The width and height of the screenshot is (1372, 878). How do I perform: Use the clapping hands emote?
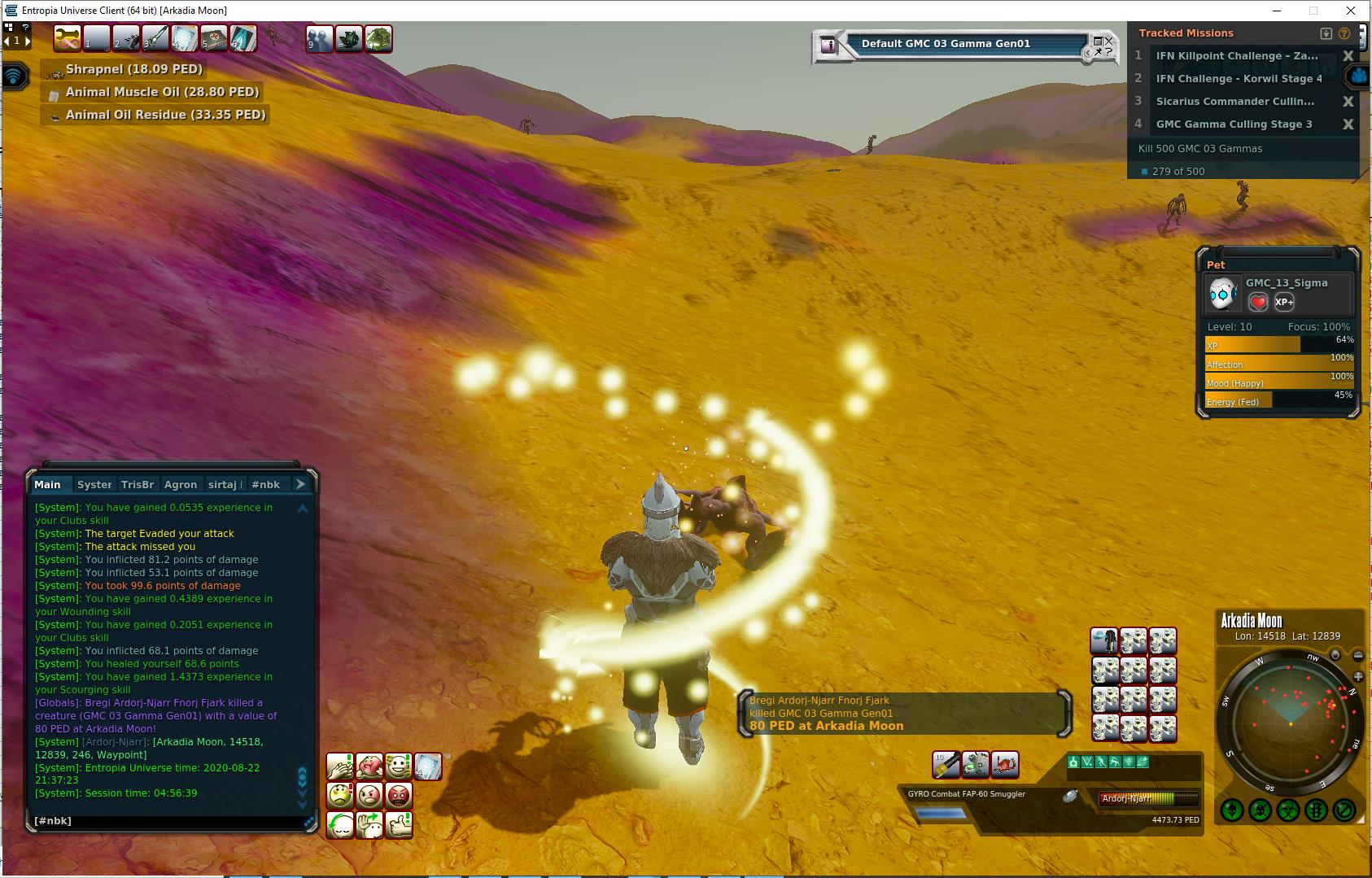coord(341,767)
